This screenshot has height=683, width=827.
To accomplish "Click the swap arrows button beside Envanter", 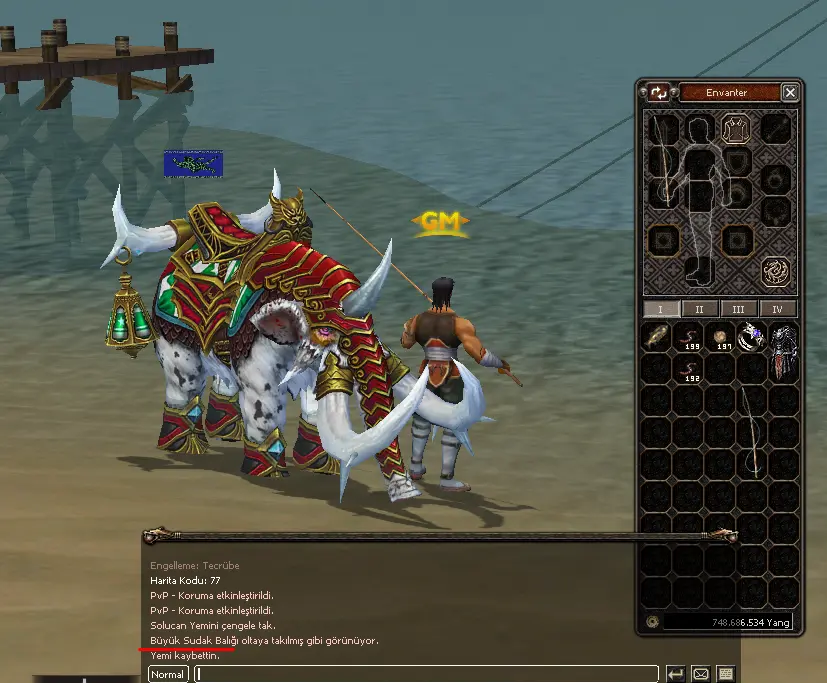I will coord(658,93).
